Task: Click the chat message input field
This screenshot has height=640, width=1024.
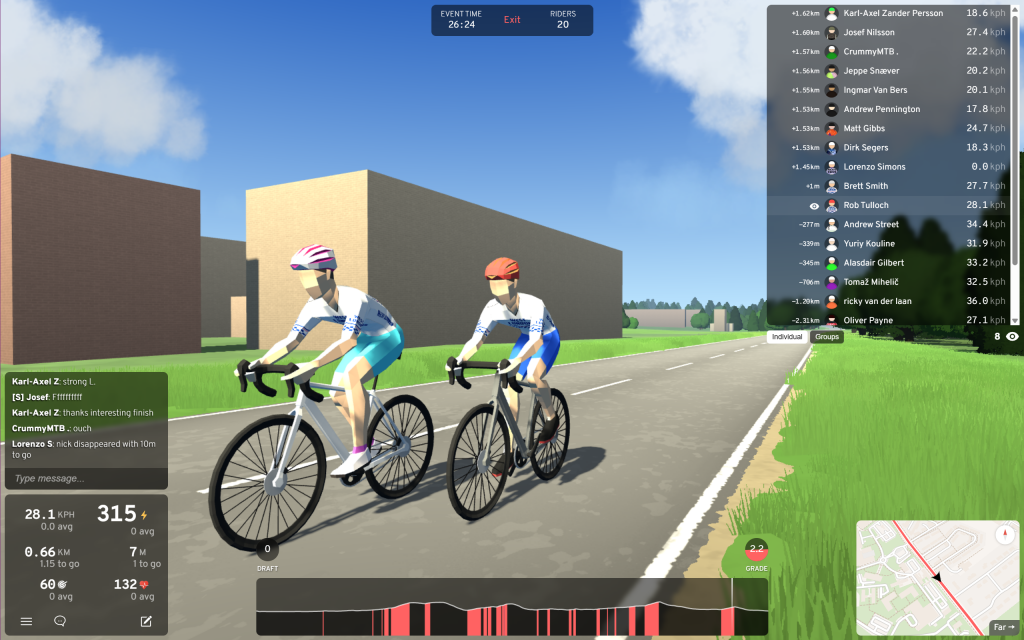Action: pyautogui.click(x=85, y=479)
